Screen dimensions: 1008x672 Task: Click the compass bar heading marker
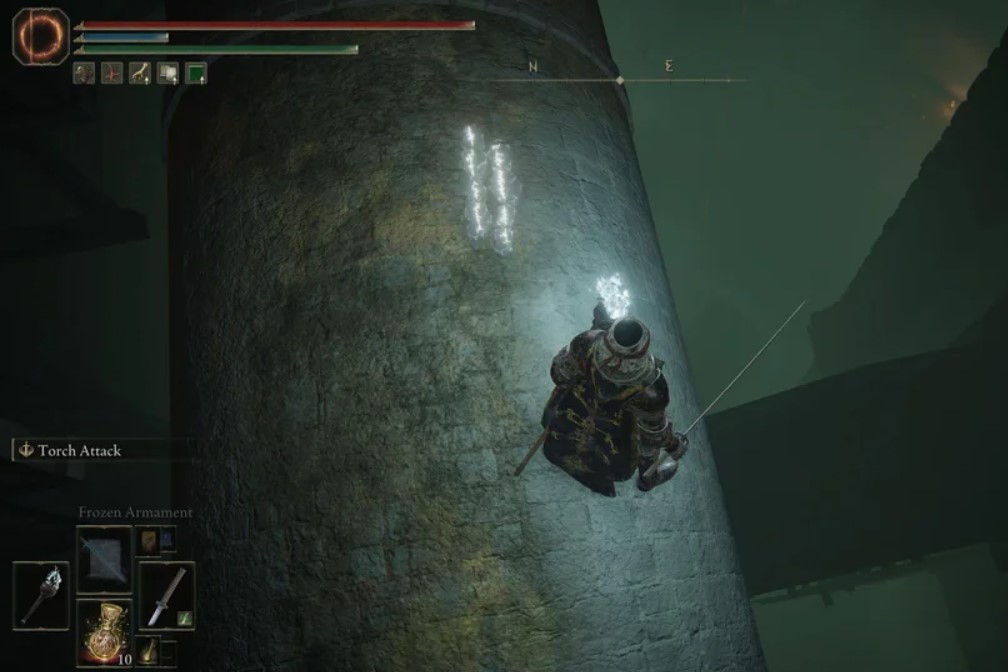[620, 80]
